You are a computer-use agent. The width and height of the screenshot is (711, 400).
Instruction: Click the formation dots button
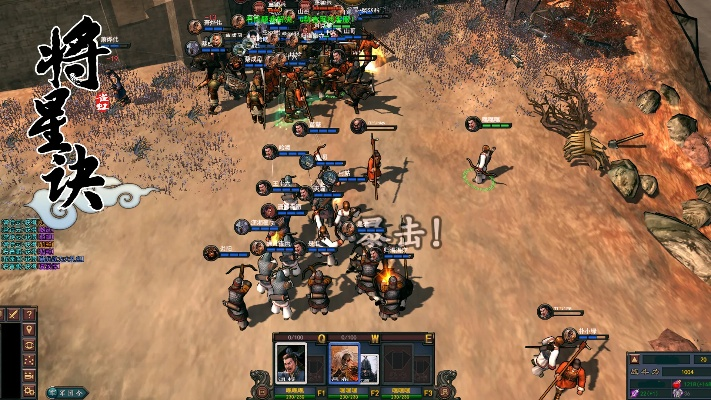(x=29, y=360)
